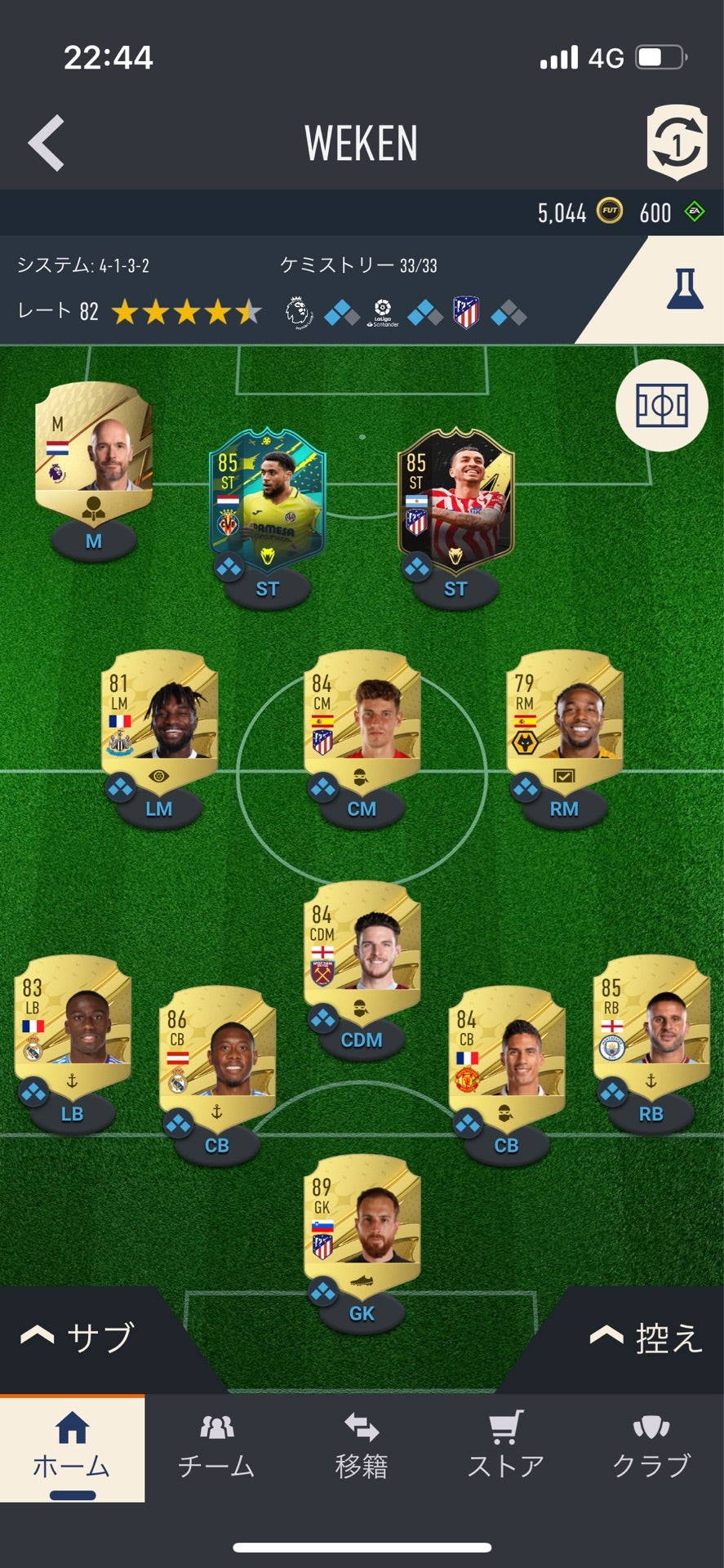The image size is (724, 1568).
Task: Expand the 控え reserves panel
Action: 645,1338
